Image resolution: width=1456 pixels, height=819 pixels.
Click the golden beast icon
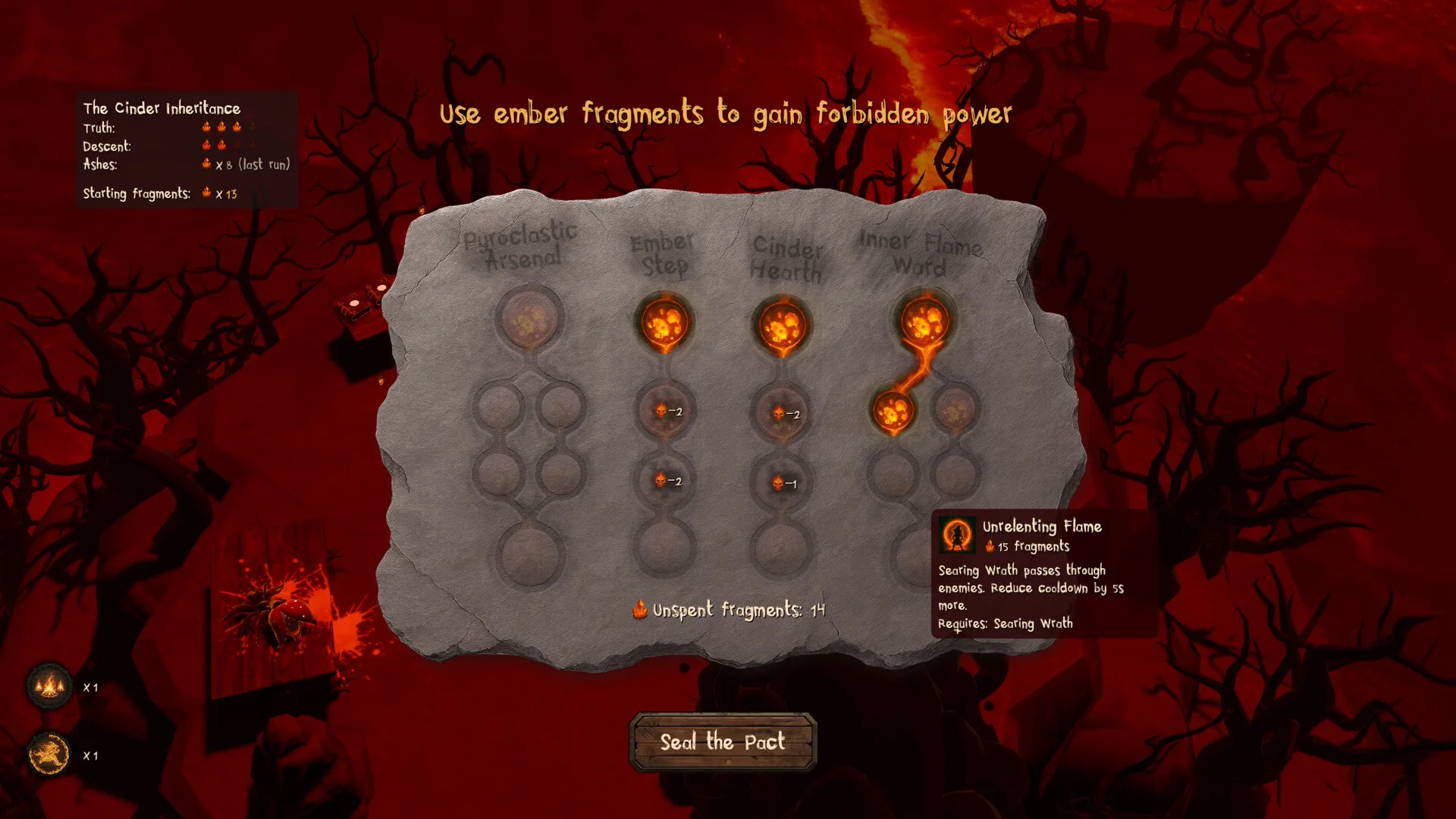coord(49,755)
